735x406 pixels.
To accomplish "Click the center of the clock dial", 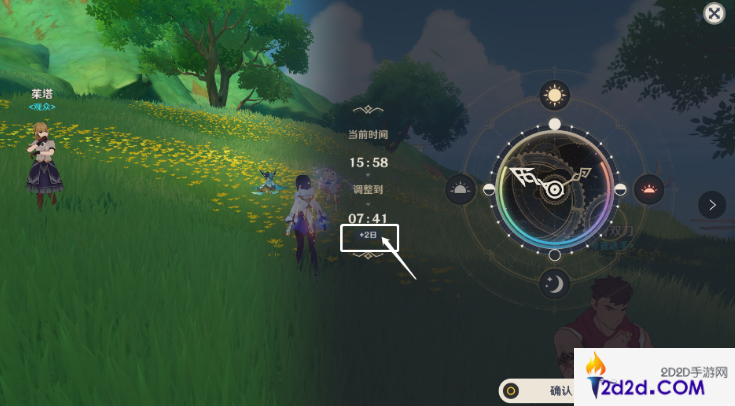I will (x=552, y=189).
